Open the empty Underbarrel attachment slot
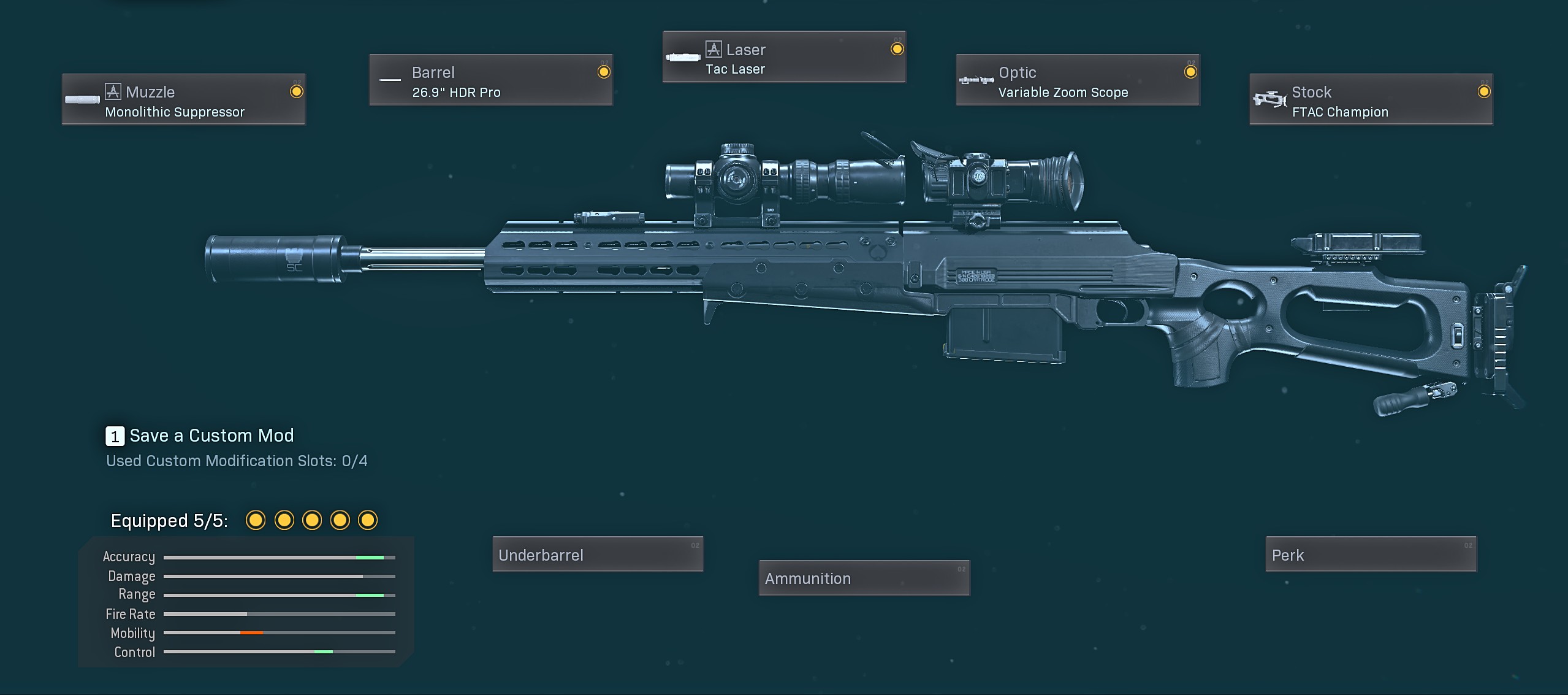The image size is (1568, 695). 598,555
